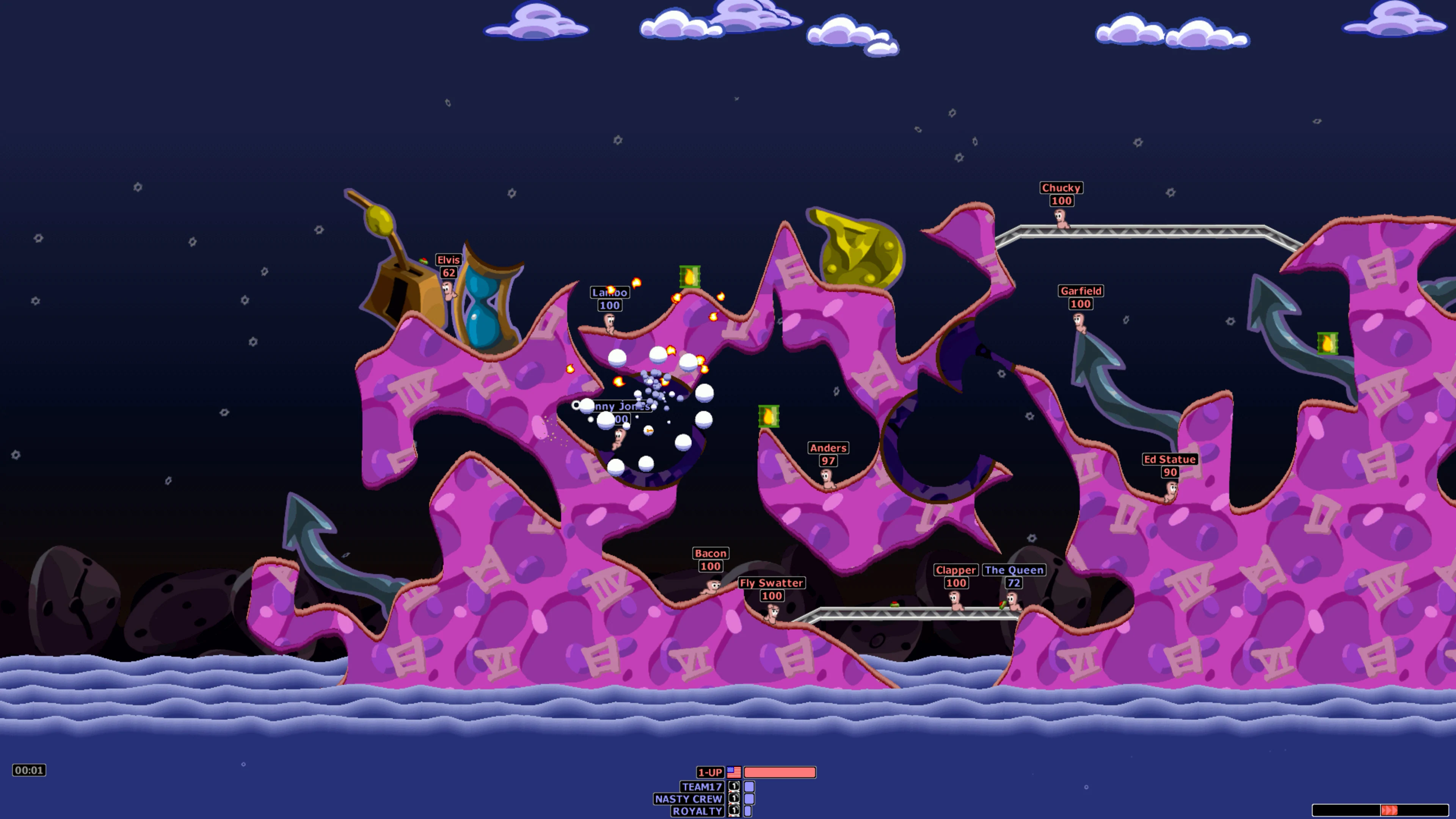
Task: Click The Queen name label
Action: 1013,570
